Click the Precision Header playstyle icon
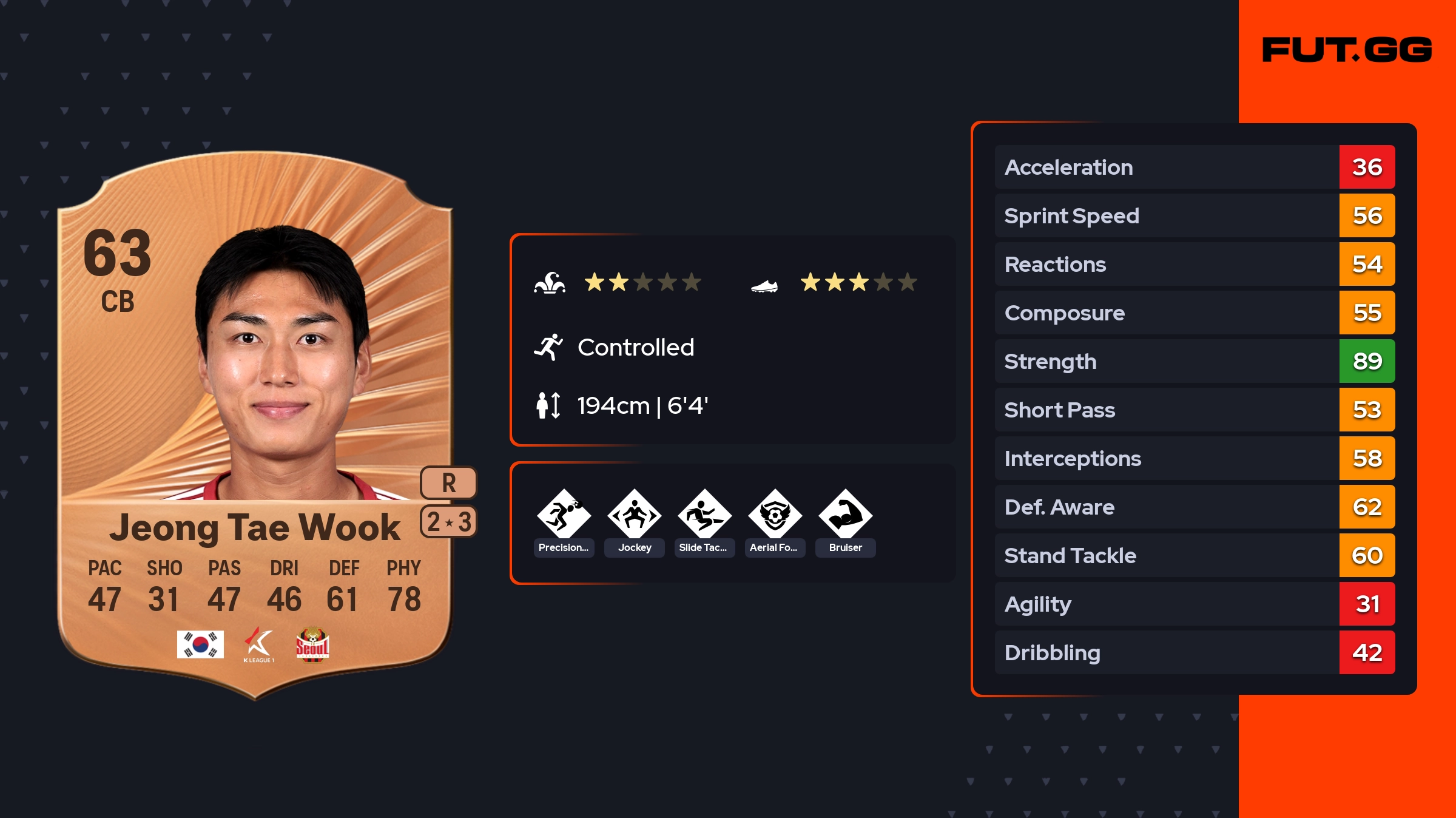This screenshot has height=818, width=1456. 564,516
